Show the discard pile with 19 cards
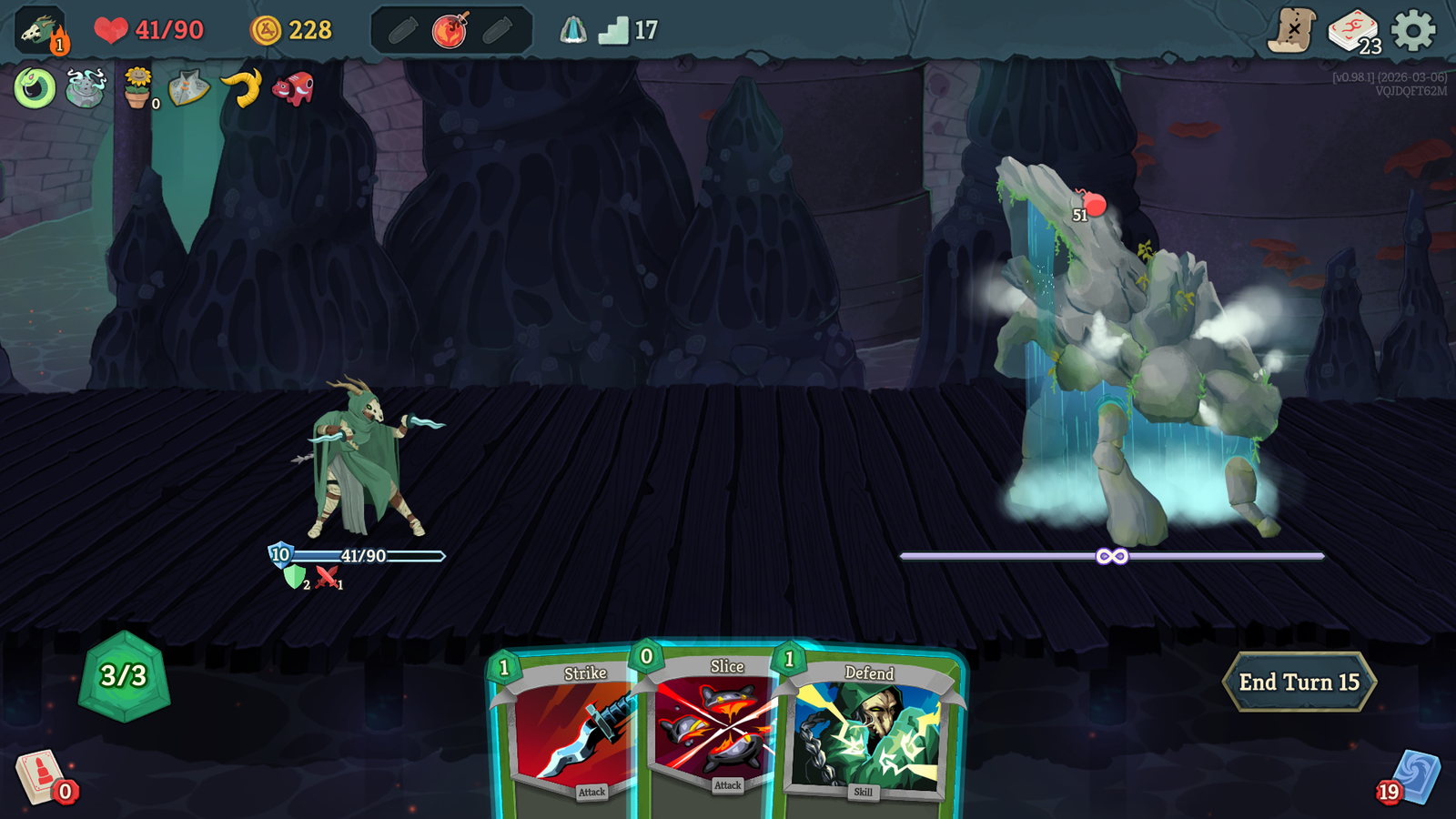Screen dimensions: 1456x819 (x=1413, y=778)
